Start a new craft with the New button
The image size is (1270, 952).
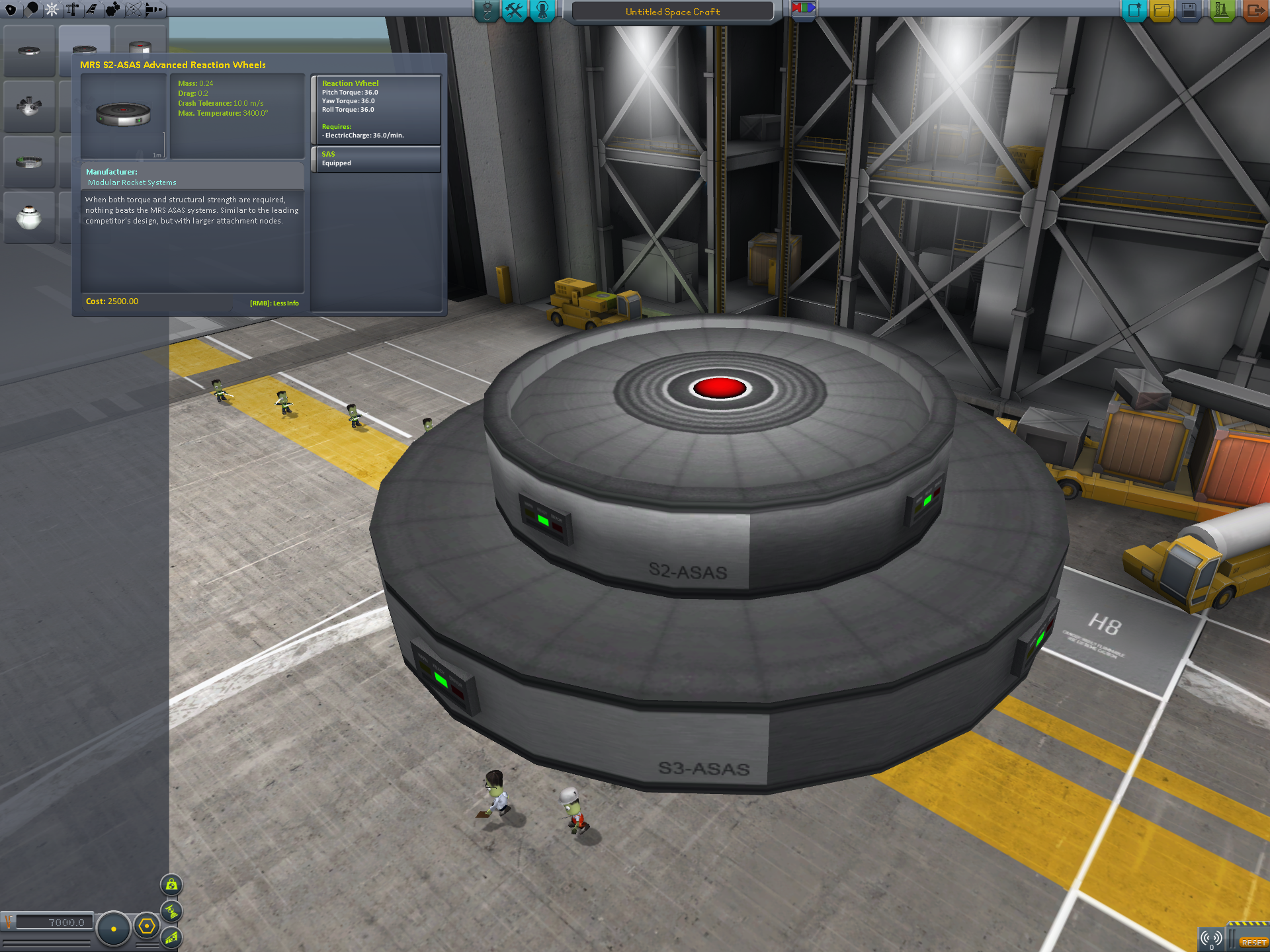1134,11
